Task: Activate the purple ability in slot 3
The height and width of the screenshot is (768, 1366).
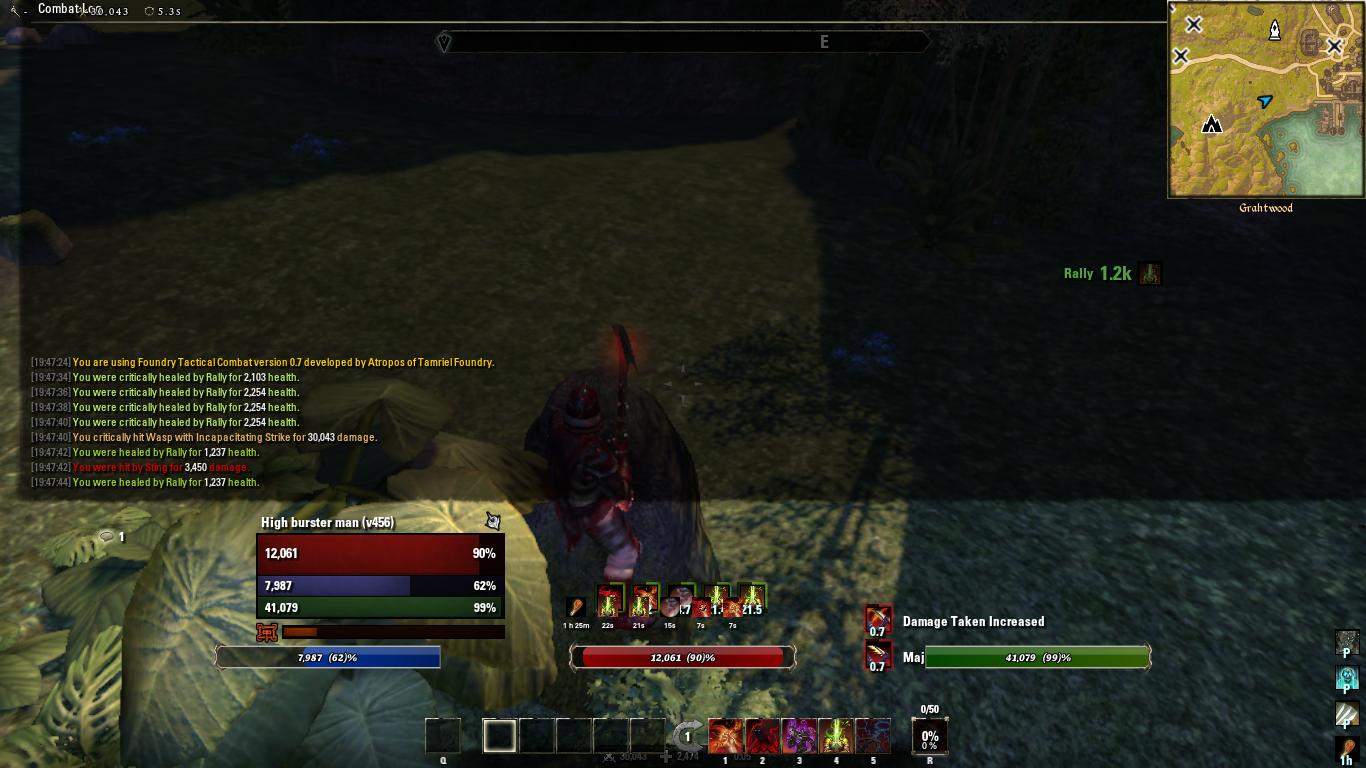Action: tap(798, 735)
